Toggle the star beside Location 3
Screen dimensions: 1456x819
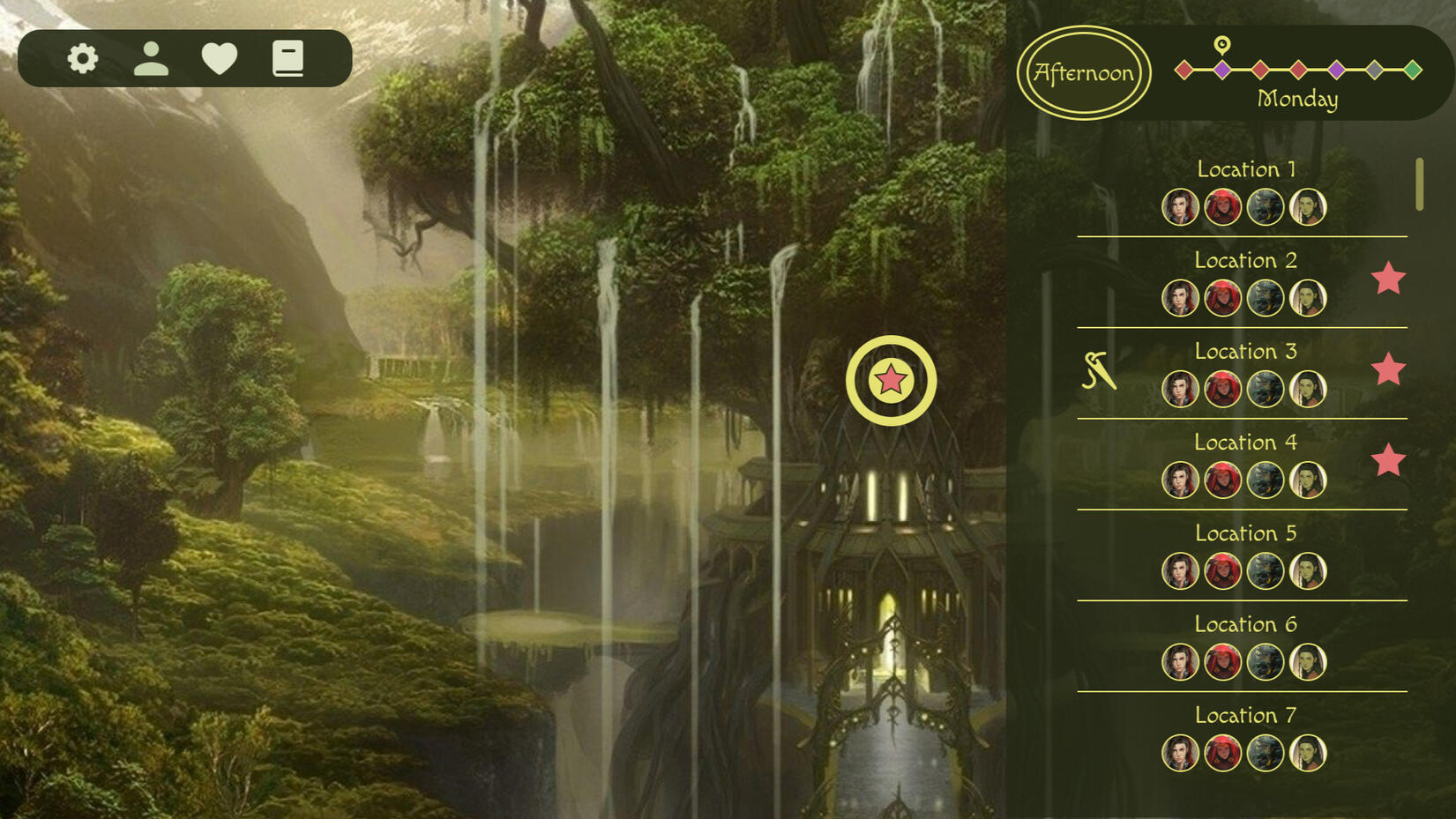point(1389,371)
